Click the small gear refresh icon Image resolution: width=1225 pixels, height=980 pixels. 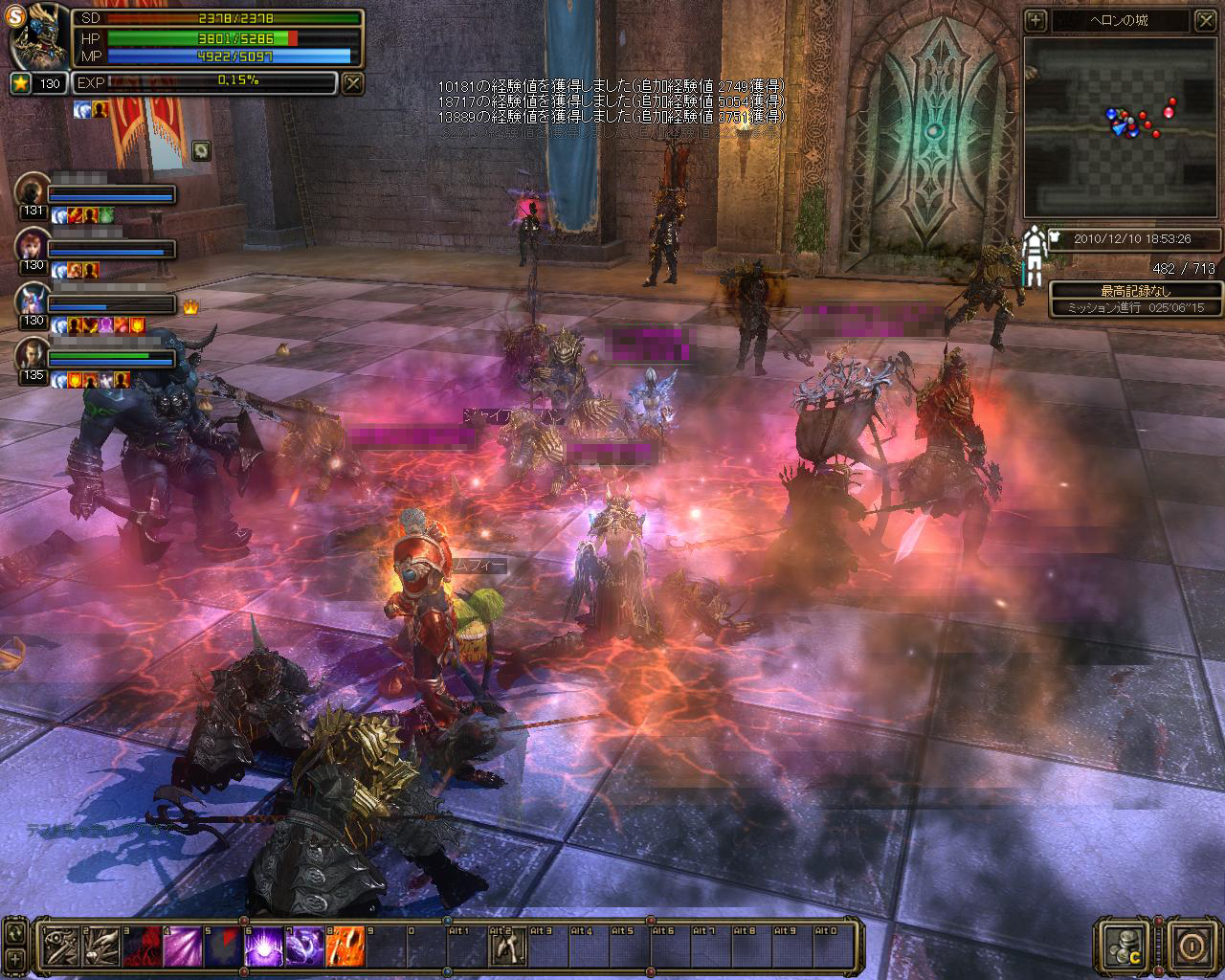tap(201, 149)
